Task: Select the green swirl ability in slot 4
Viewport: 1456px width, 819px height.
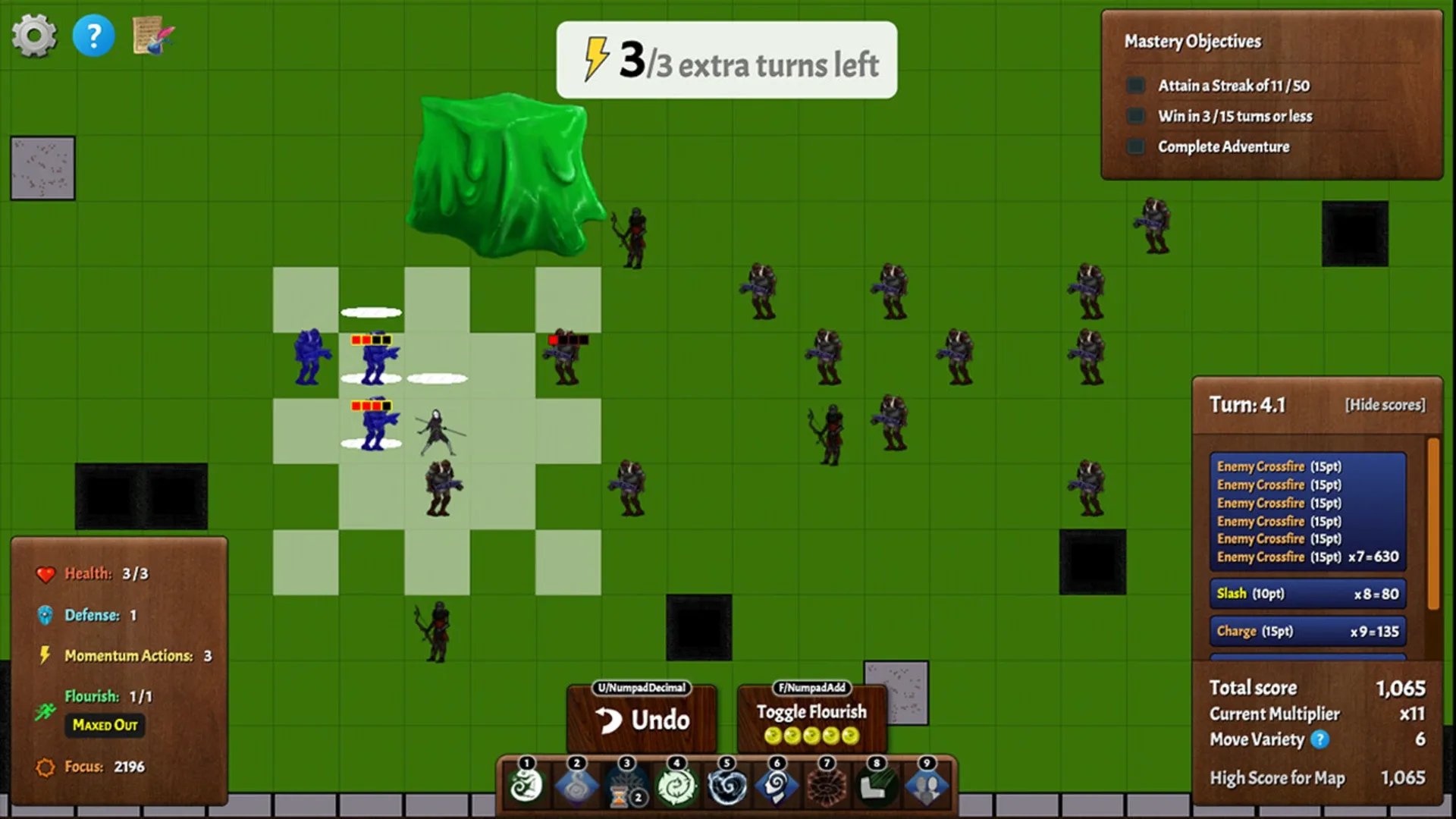Action: pos(676,786)
